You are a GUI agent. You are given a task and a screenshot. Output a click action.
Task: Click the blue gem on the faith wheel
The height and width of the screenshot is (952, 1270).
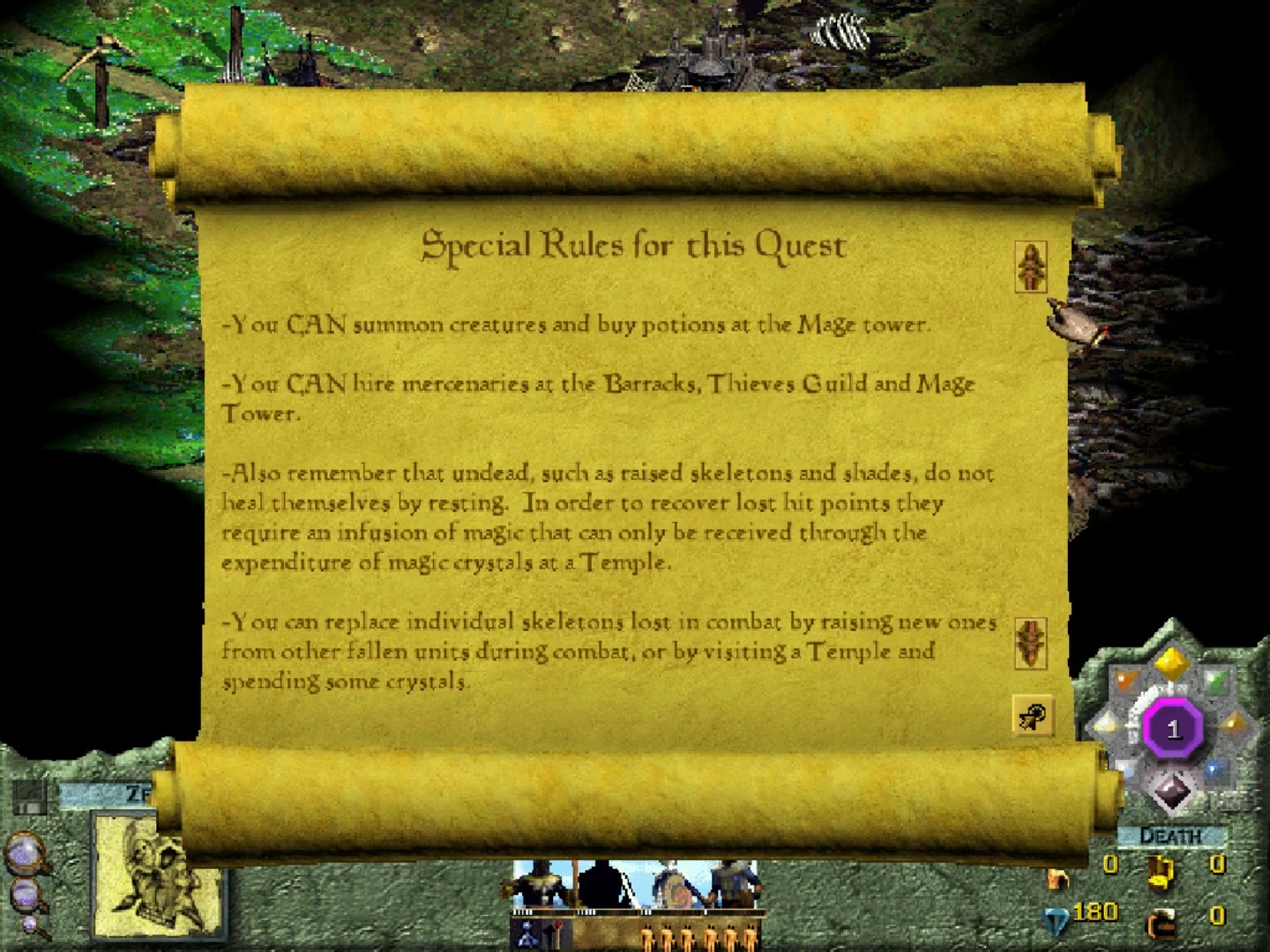coord(1214,770)
